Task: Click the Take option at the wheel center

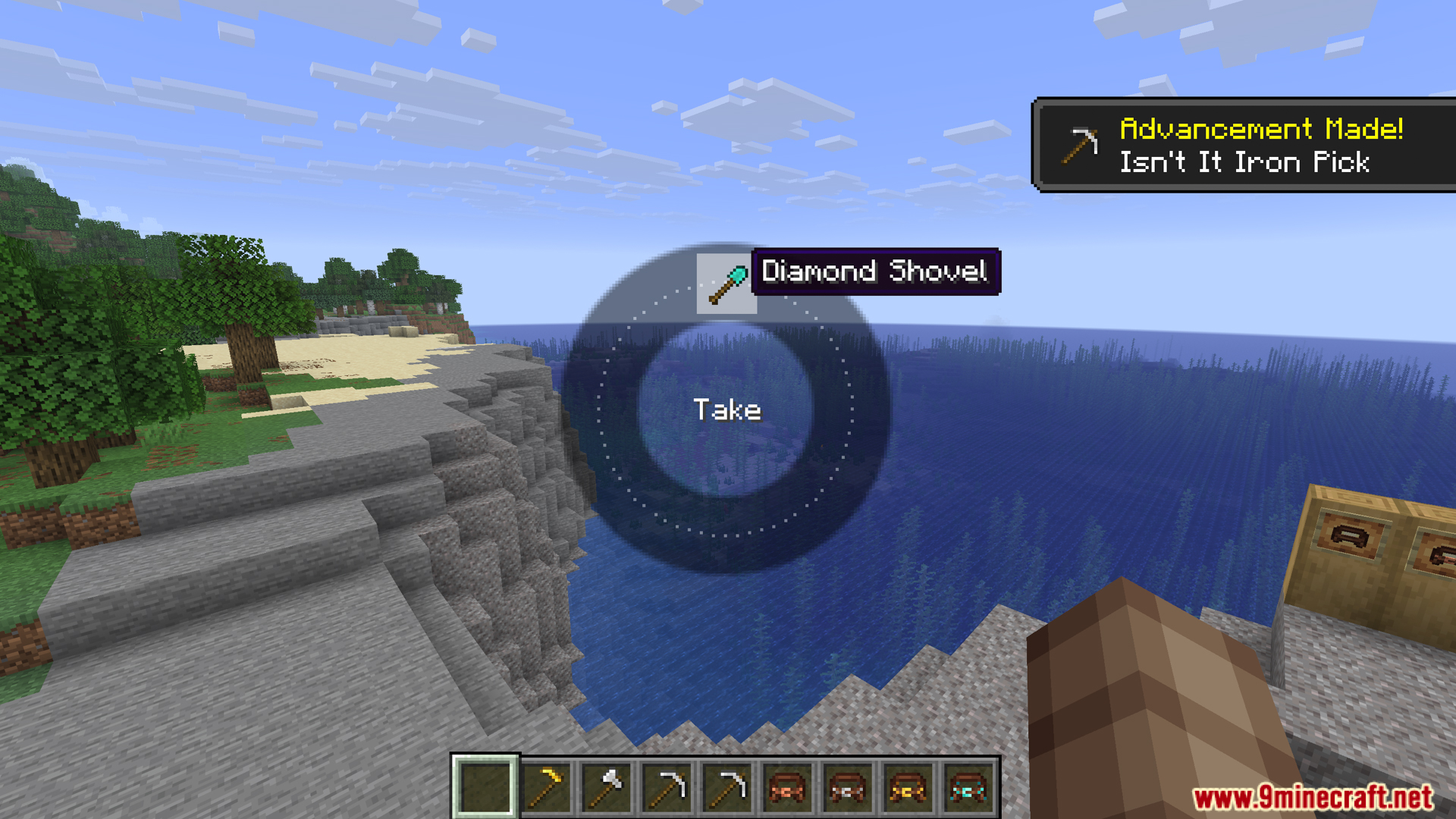Action: 726,410
